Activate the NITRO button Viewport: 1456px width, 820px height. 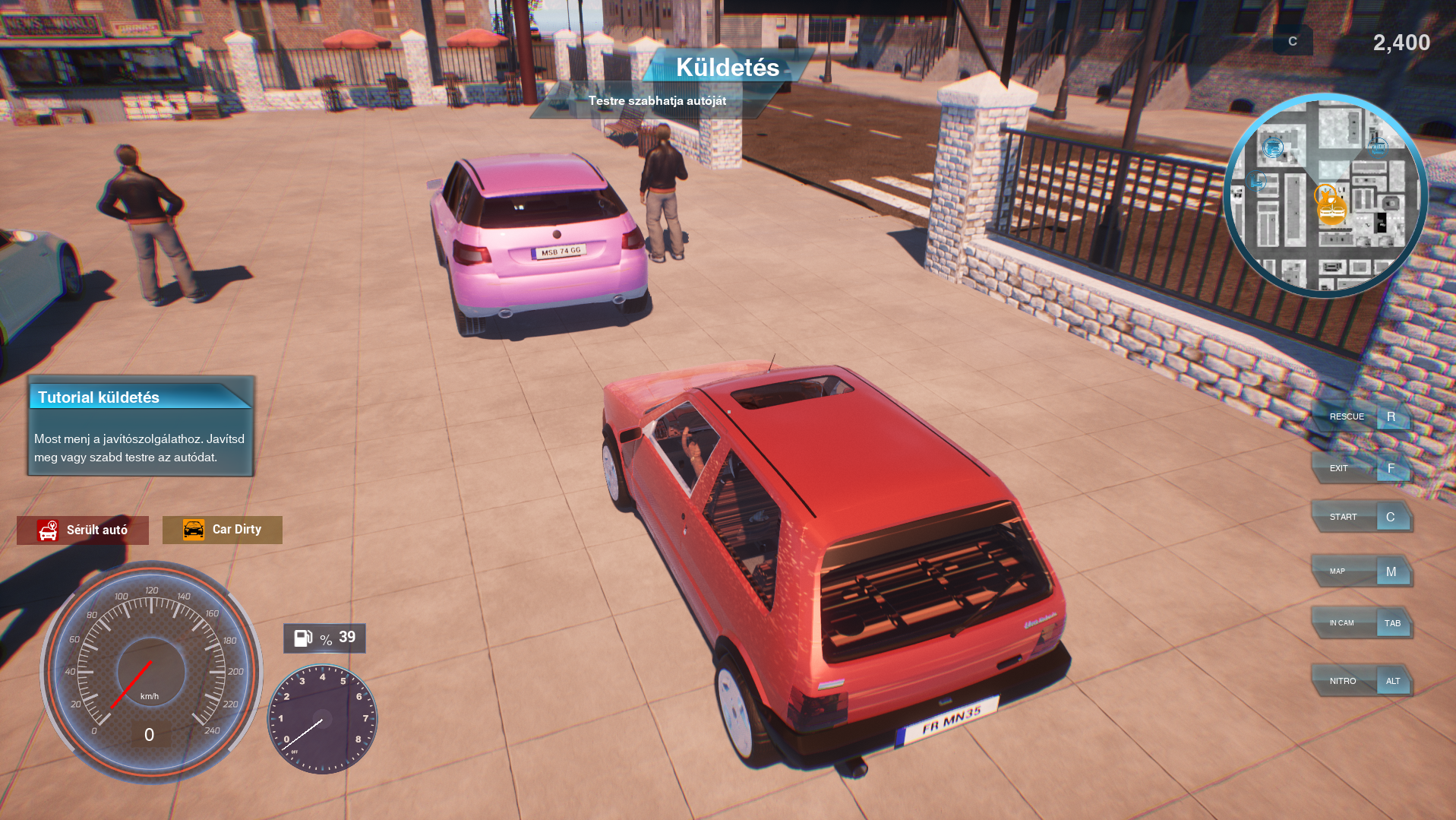[1361, 681]
